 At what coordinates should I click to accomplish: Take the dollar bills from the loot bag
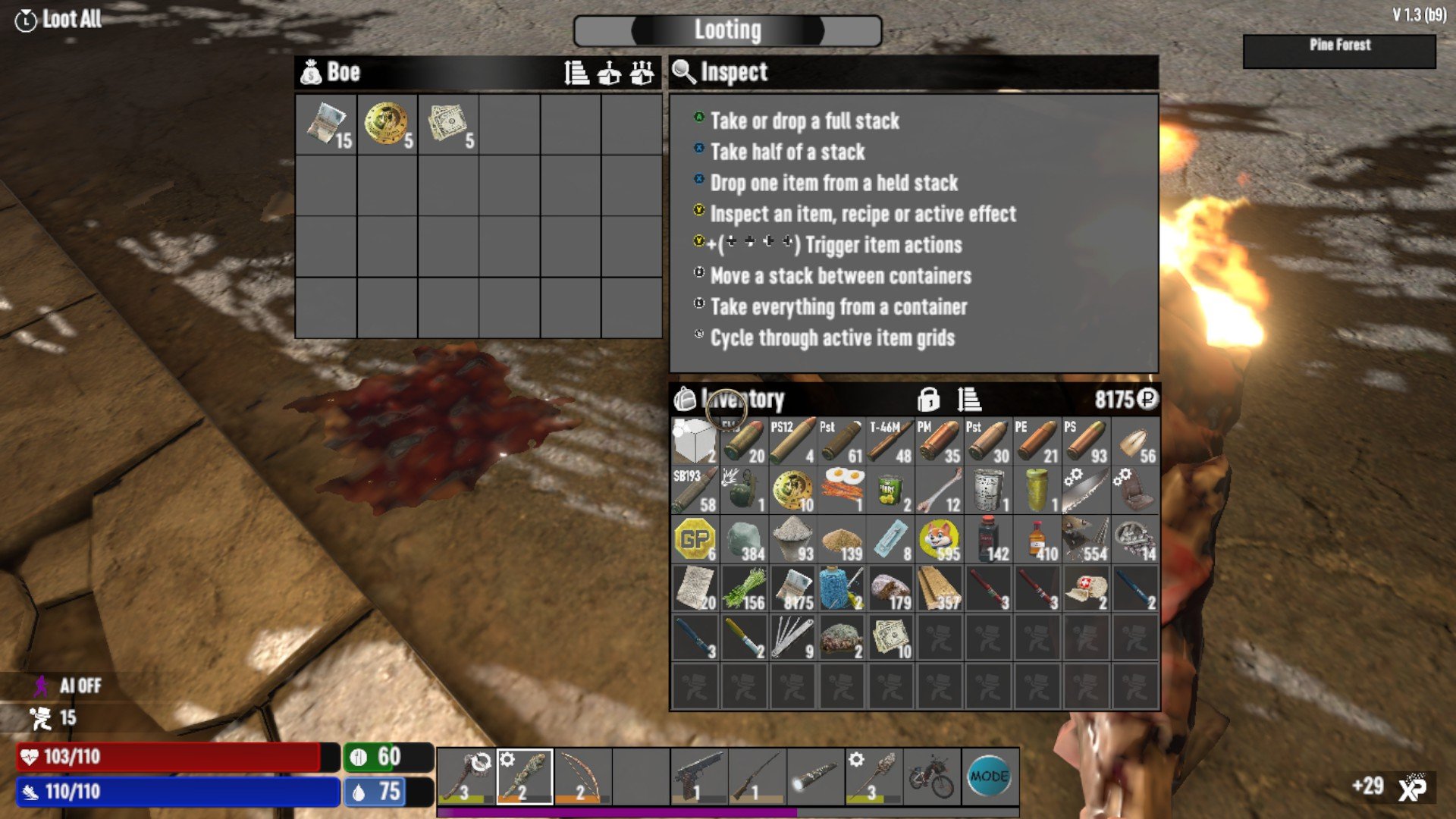pyautogui.click(x=447, y=124)
